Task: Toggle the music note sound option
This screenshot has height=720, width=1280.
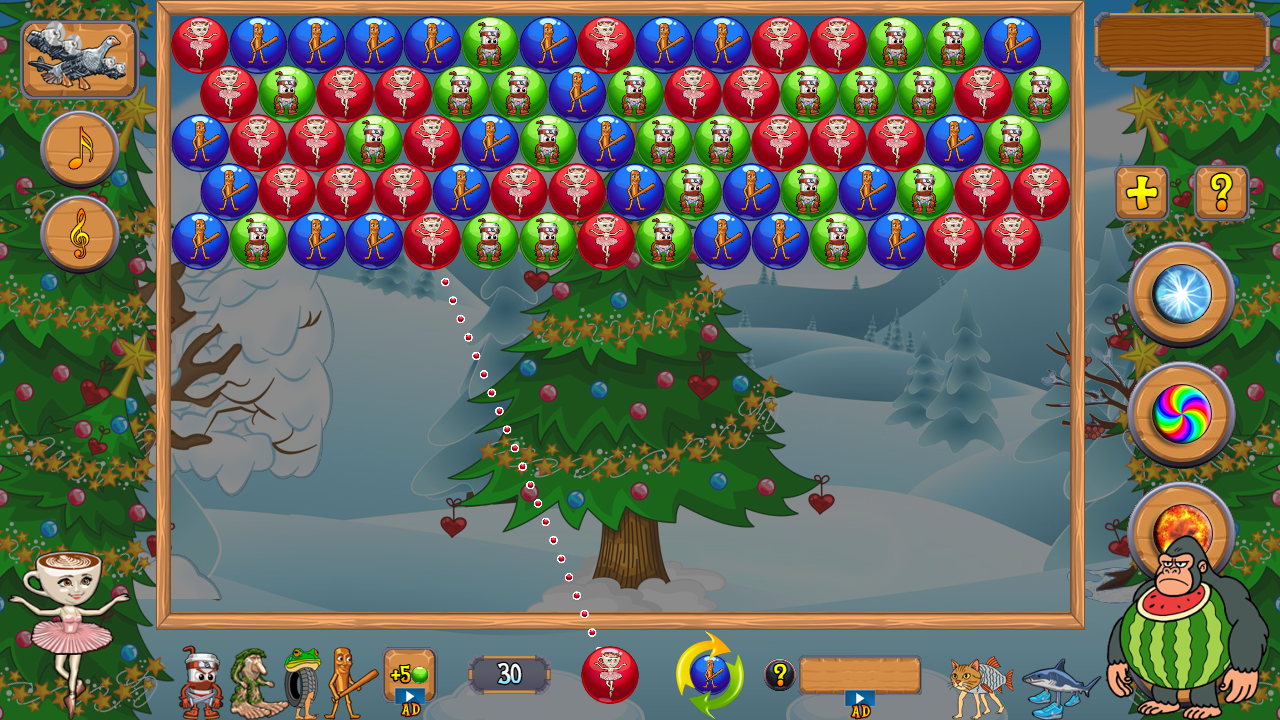Action: (77, 148)
